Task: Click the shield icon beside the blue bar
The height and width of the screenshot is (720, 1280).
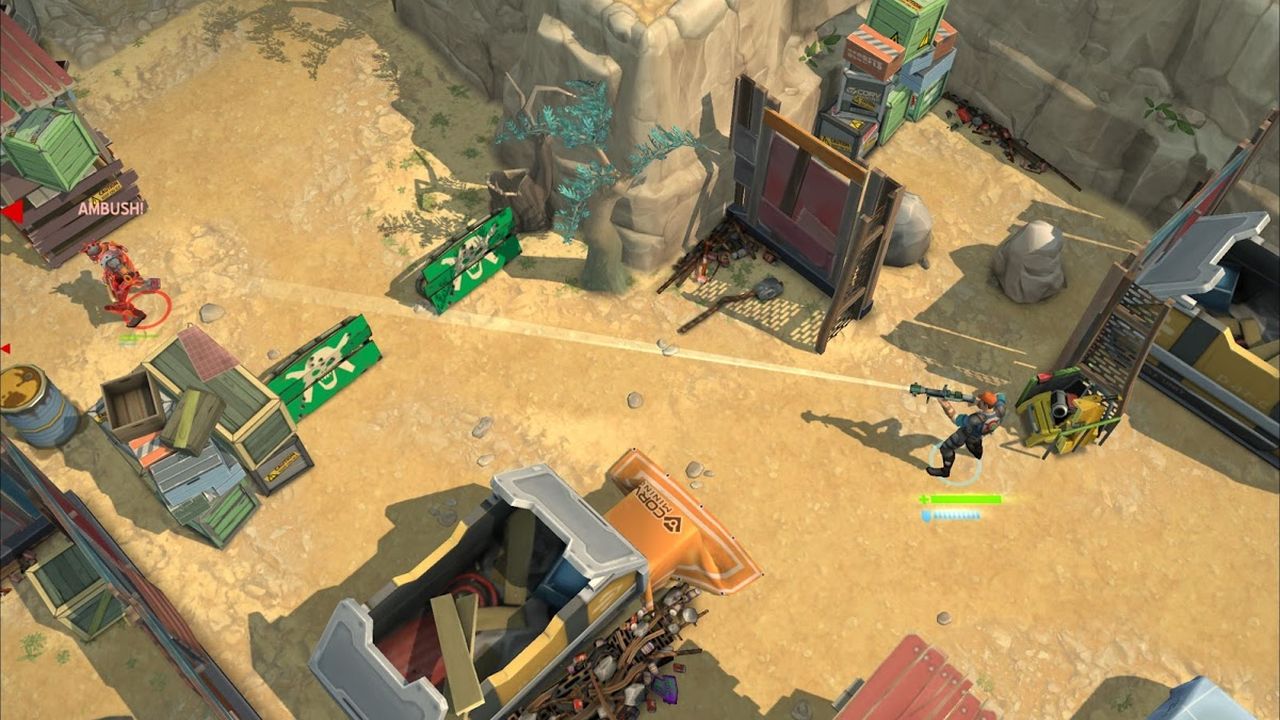Action: 926,515
